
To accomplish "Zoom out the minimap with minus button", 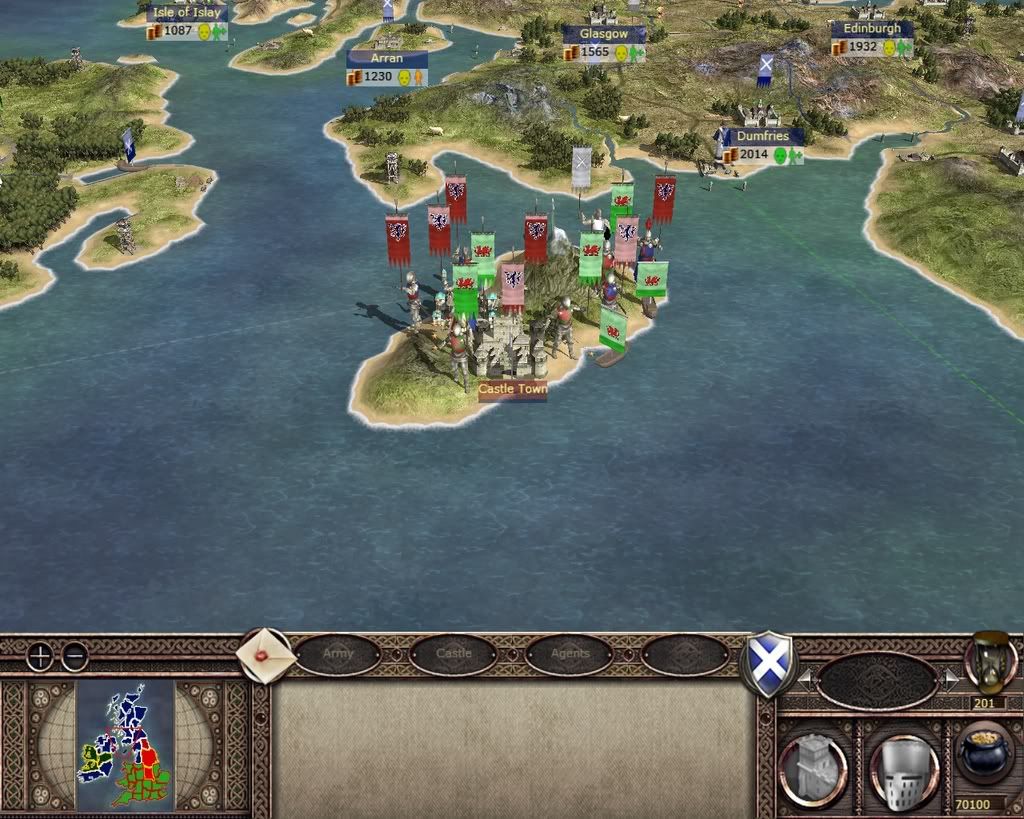I will tap(75, 657).
